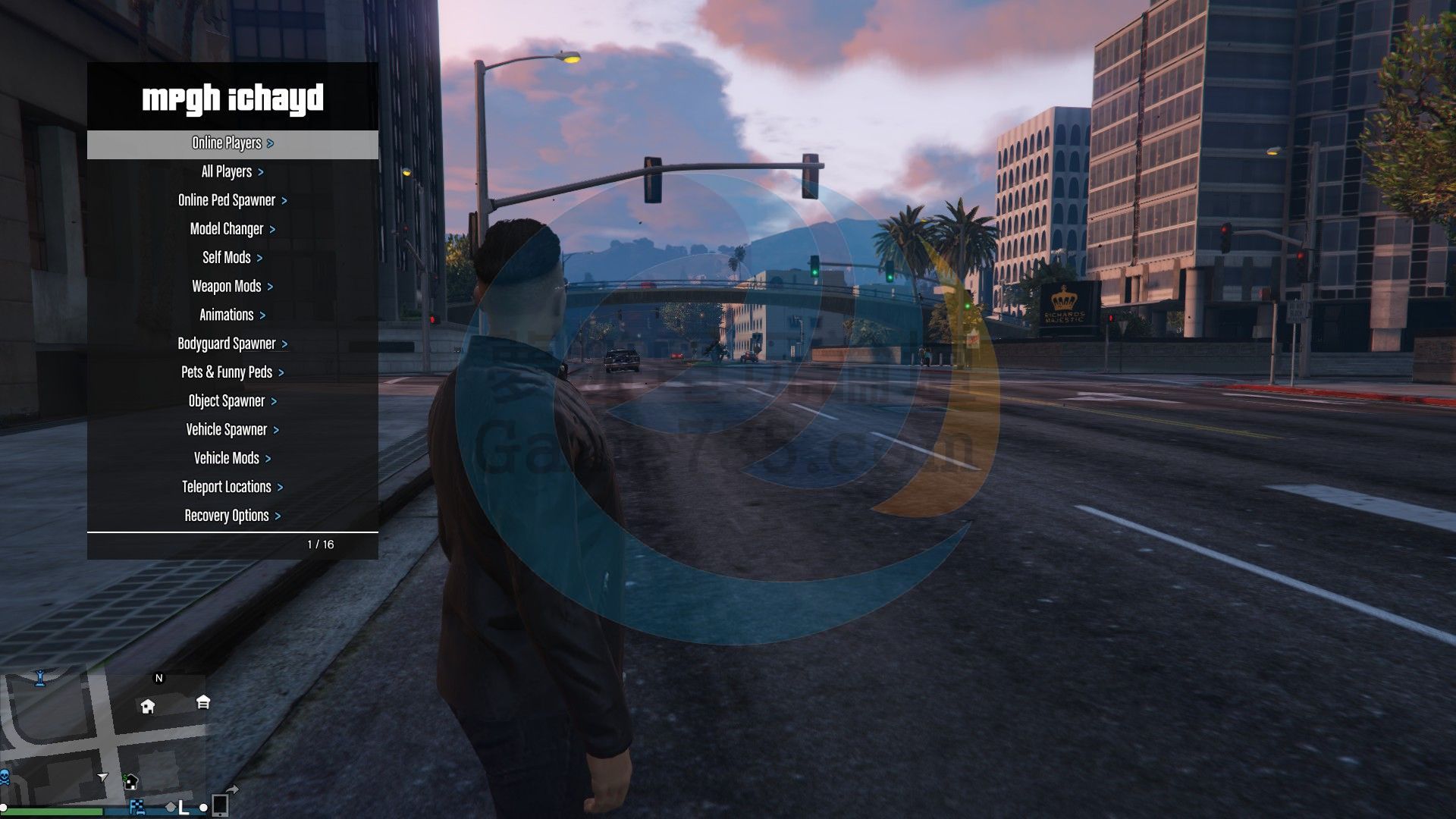Select Weapon Mods in the menu
The height and width of the screenshot is (819, 1456).
(232, 287)
